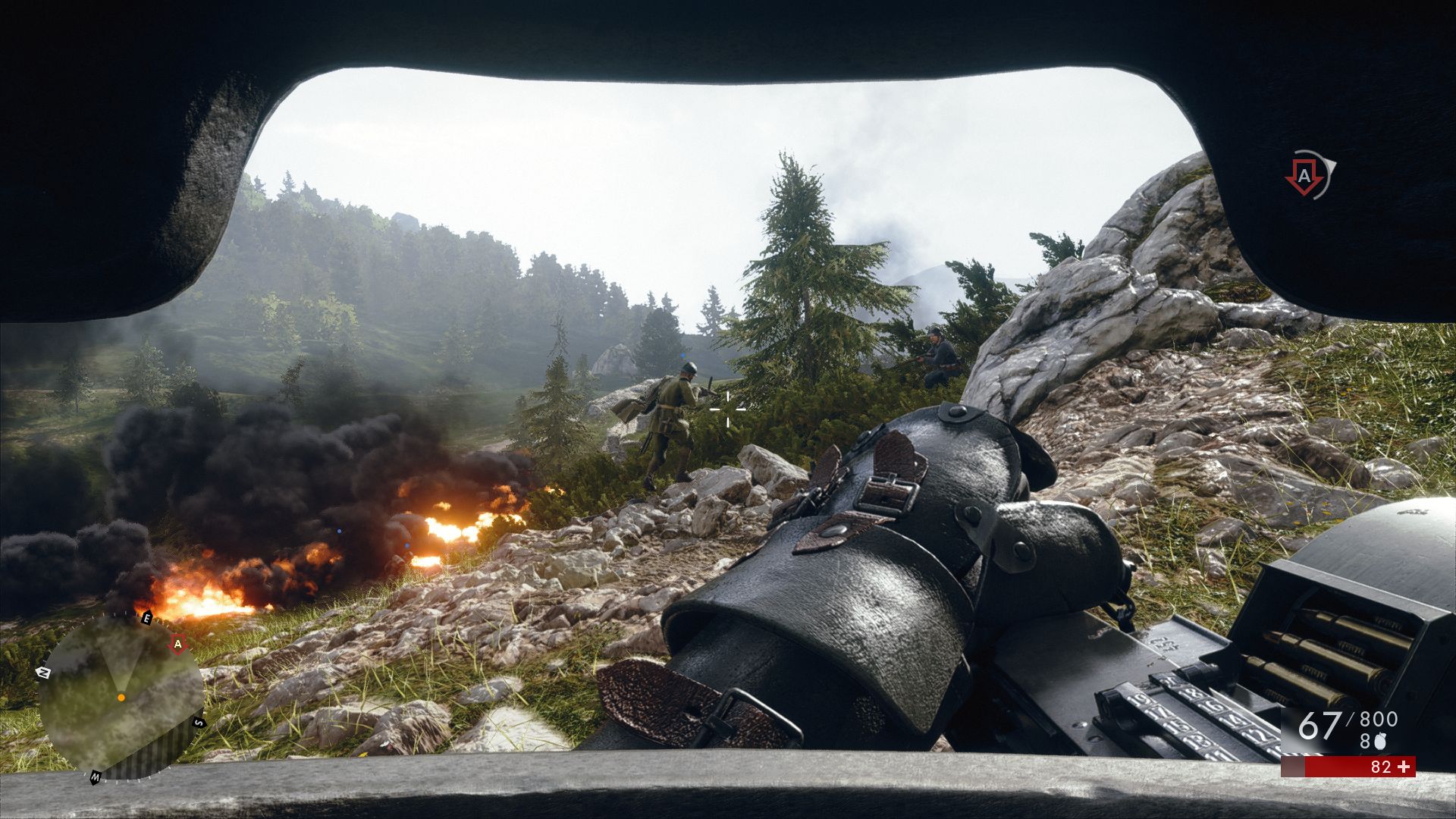Click the red A flag on the minimap
Viewport: 1456px width, 819px height.
[x=178, y=645]
